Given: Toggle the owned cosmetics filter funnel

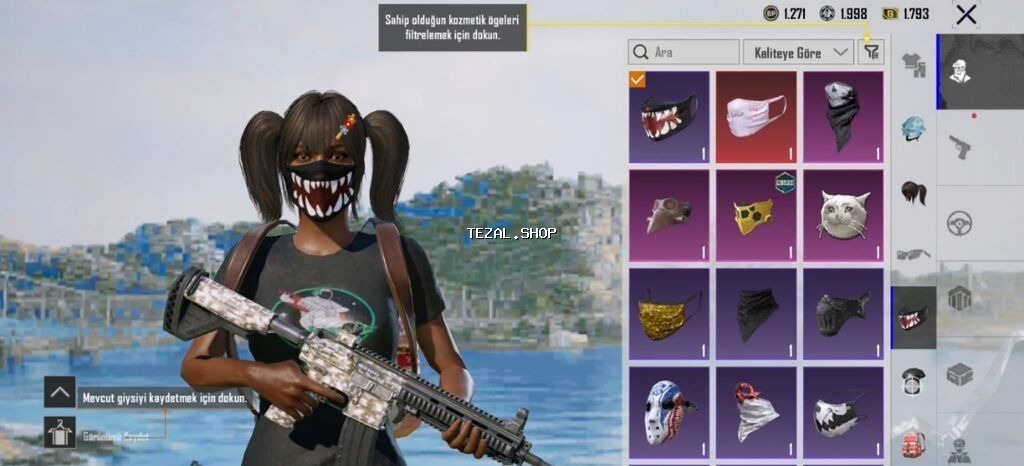Looking at the screenshot, I should (x=871, y=52).
